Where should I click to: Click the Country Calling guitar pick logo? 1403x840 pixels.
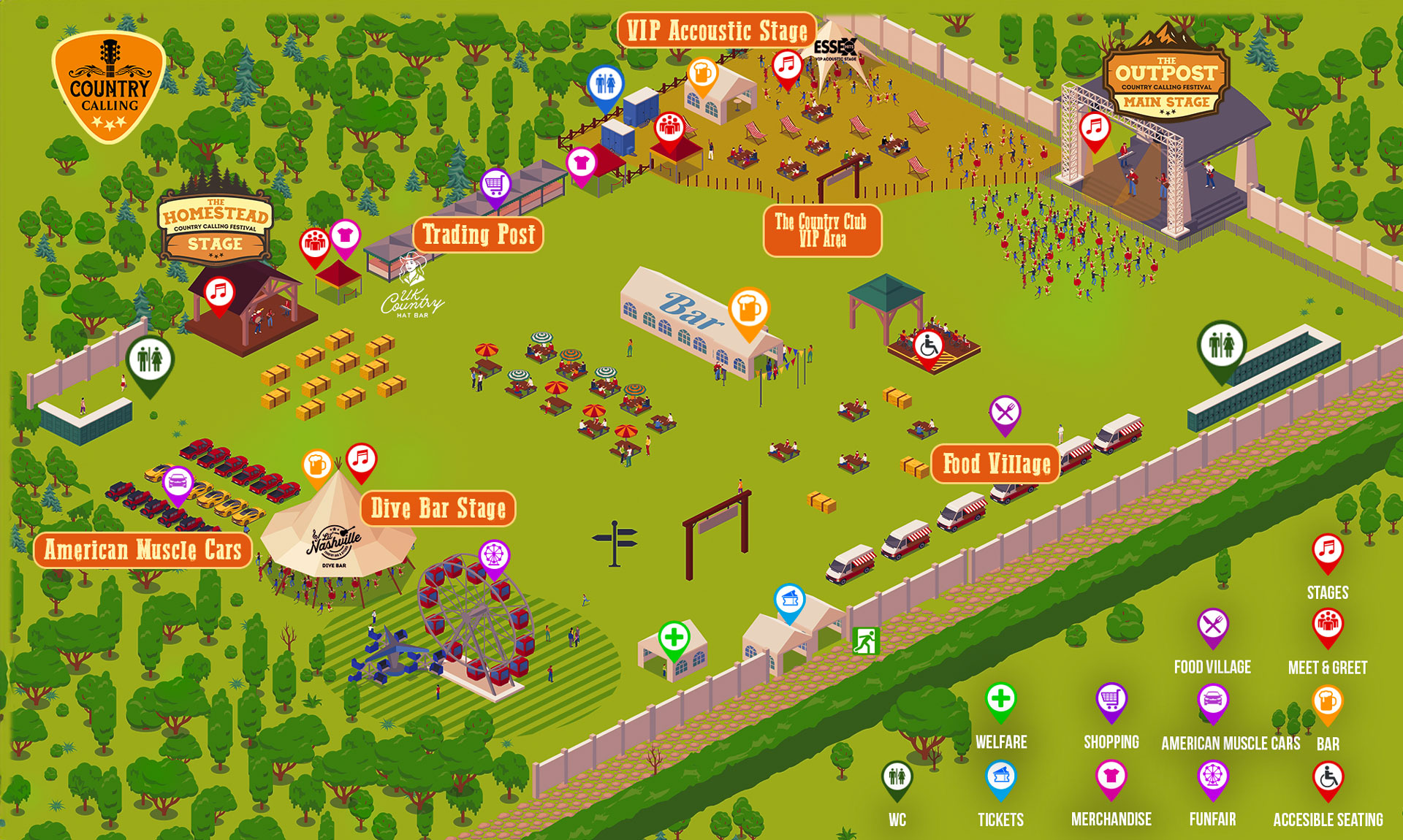[x=108, y=87]
